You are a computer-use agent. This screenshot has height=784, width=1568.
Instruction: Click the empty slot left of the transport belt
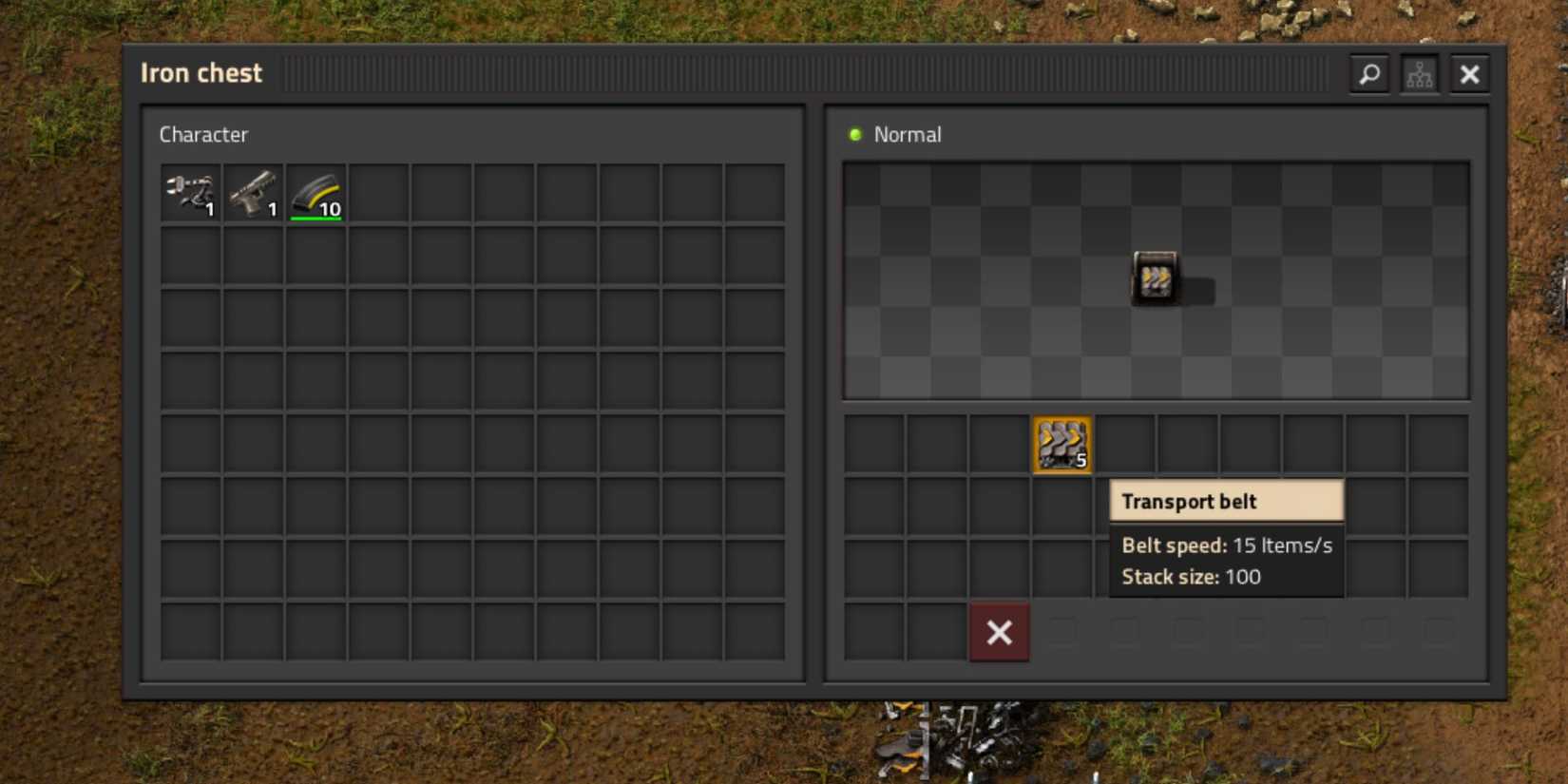pyautogui.click(x=999, y=444)
